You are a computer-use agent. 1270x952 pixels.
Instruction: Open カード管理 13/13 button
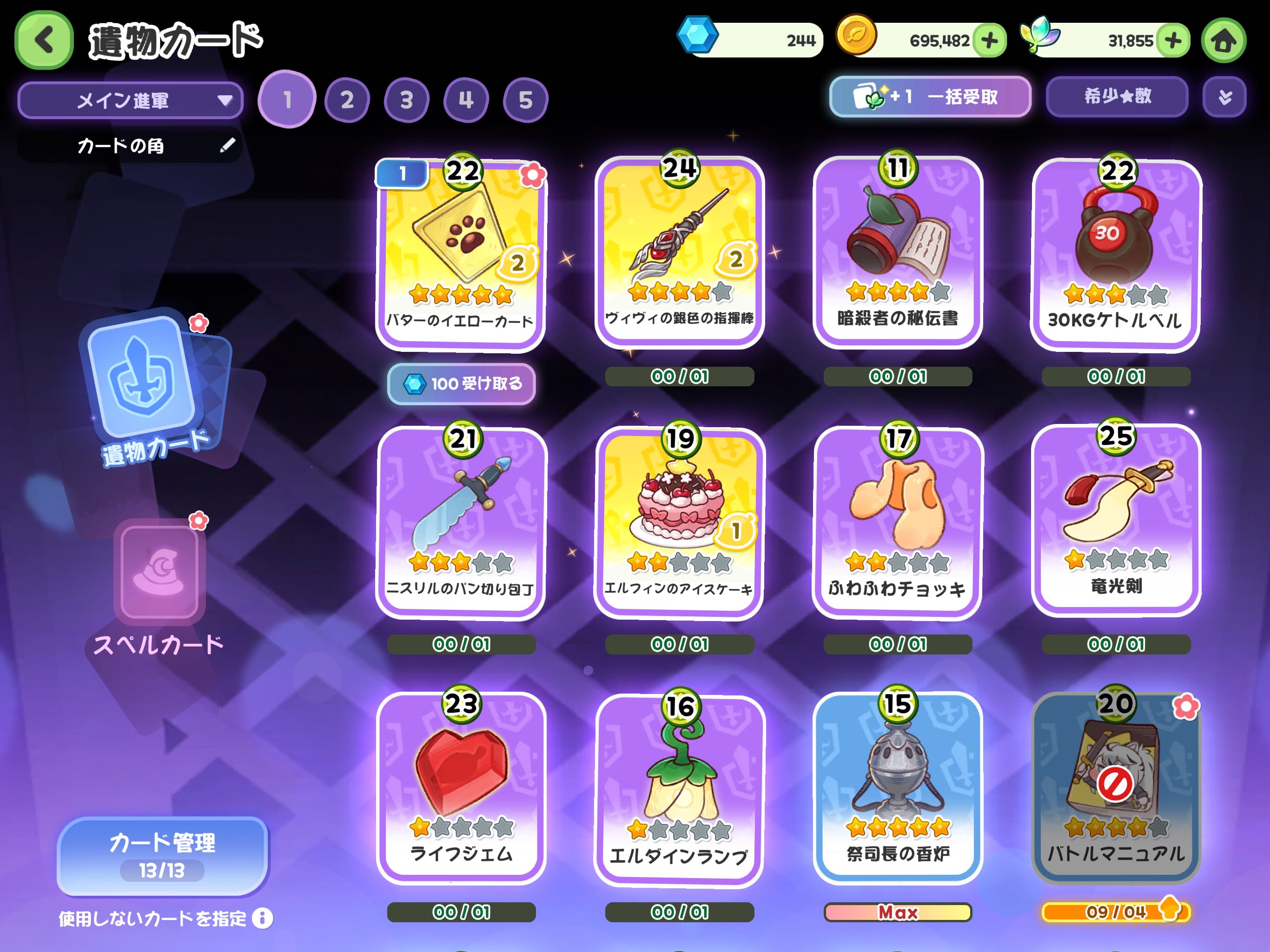point(163,855)
